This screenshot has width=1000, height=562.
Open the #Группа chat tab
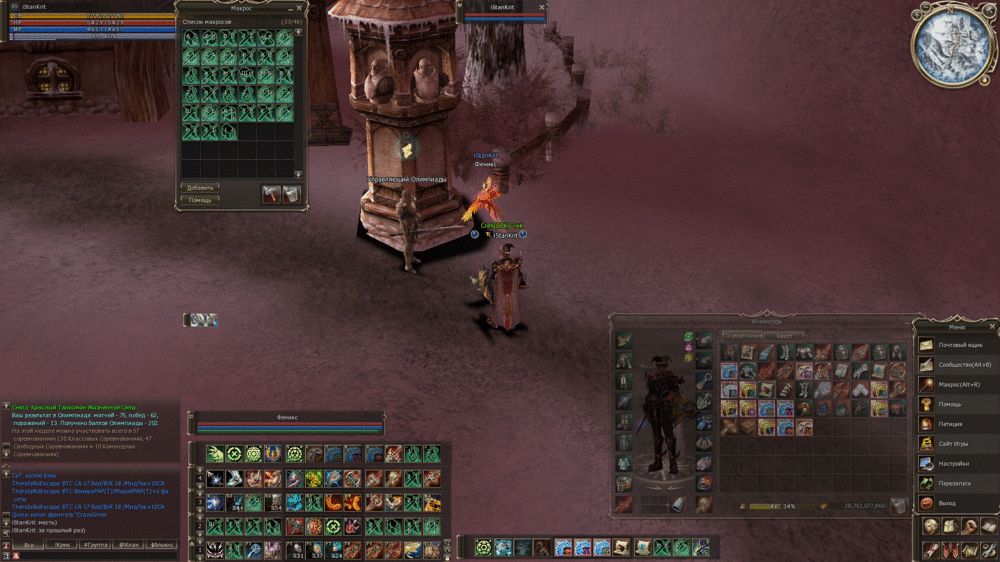[96, 545]
